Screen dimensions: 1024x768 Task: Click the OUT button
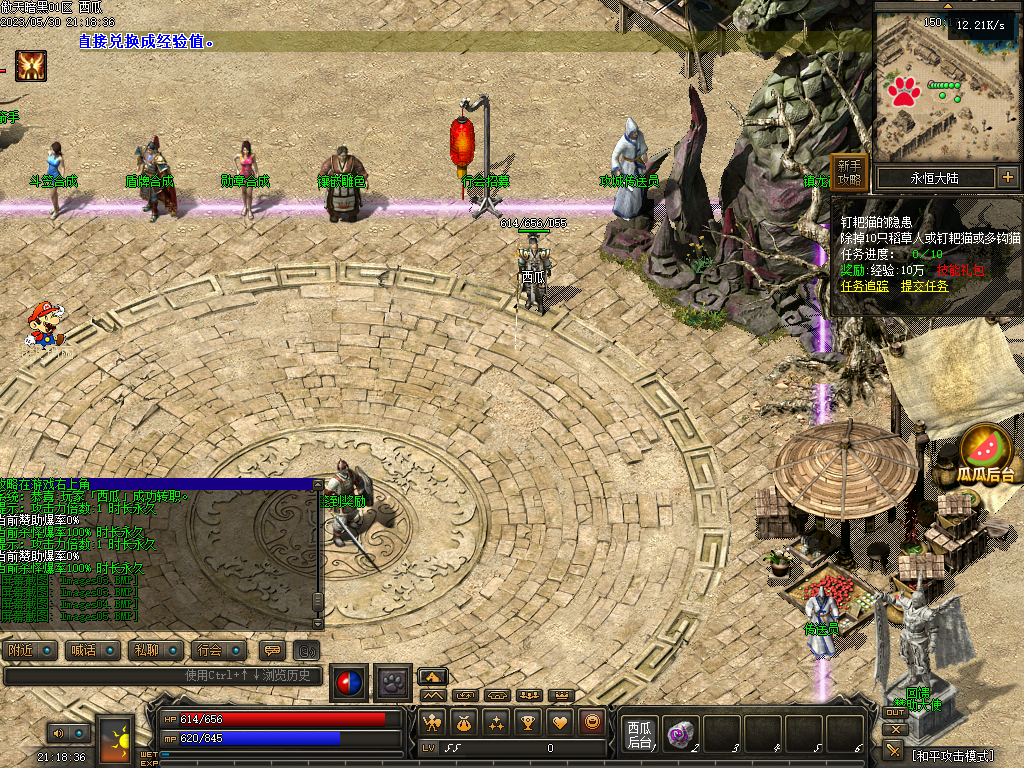(x=894, y=713)
